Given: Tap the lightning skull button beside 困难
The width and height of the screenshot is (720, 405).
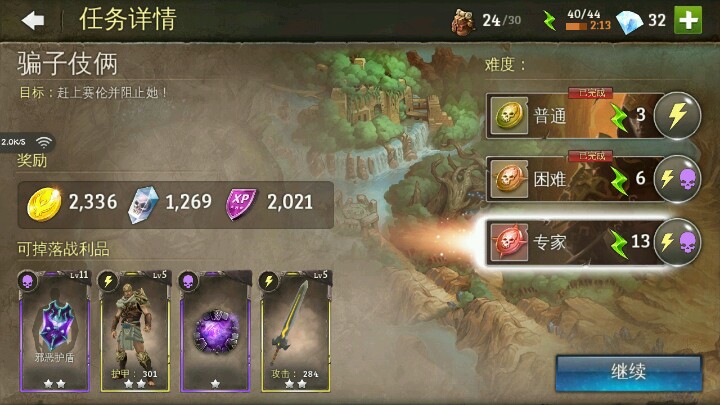Looking at the screenshot, I should point(675,180).
